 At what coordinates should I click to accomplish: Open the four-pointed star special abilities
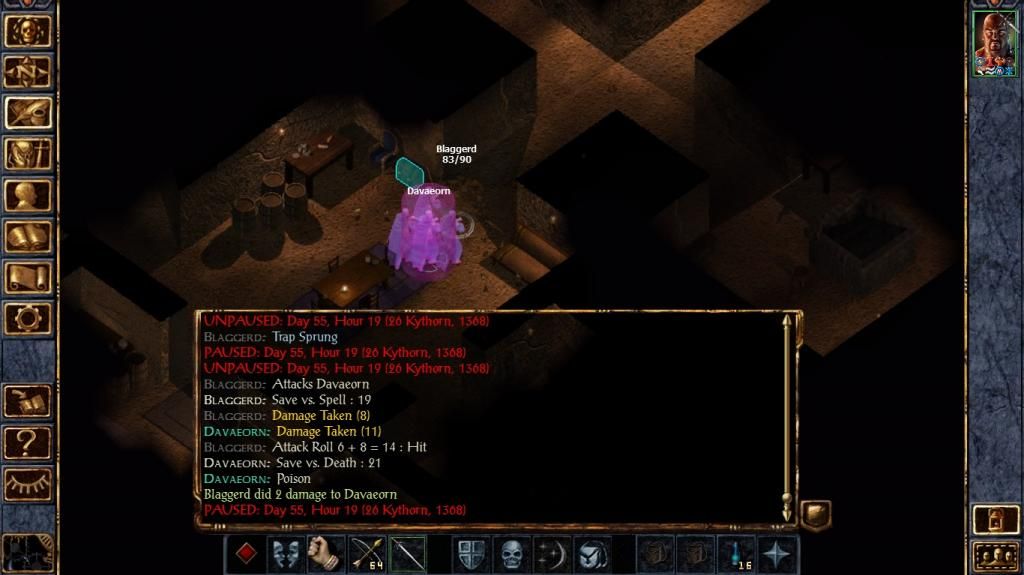pyautogui.click(x=778, y=554)
